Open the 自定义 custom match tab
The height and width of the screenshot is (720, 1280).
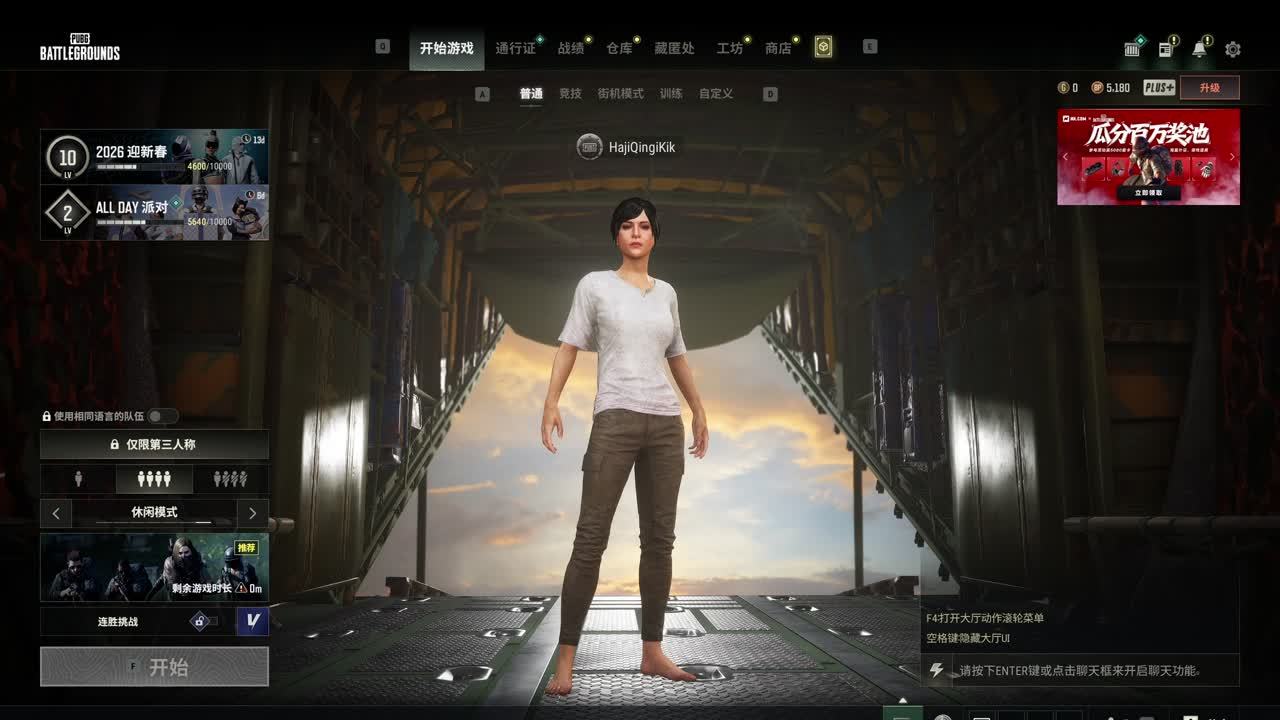[716, 94]
